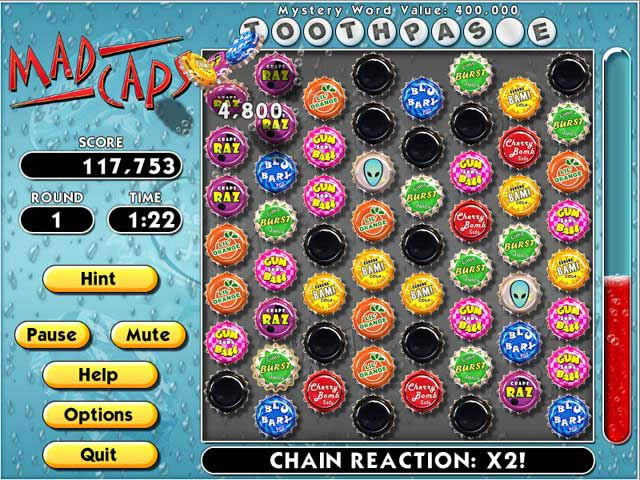Click the yellow Hint button
This screenshot has height=480, width=640.
coord(99,278)
